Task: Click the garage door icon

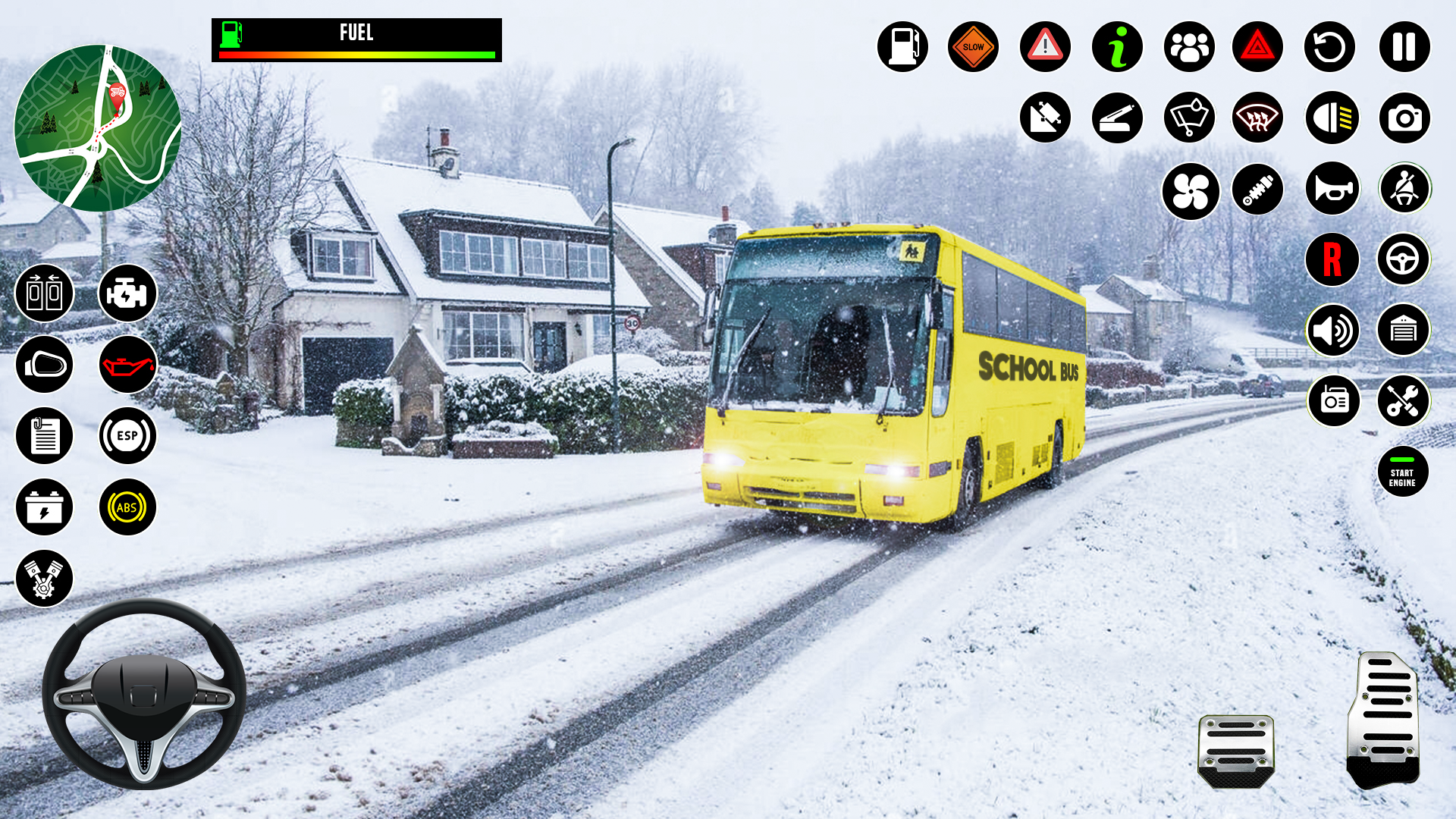Action: pyautogui.click(x=1404, y=330)
